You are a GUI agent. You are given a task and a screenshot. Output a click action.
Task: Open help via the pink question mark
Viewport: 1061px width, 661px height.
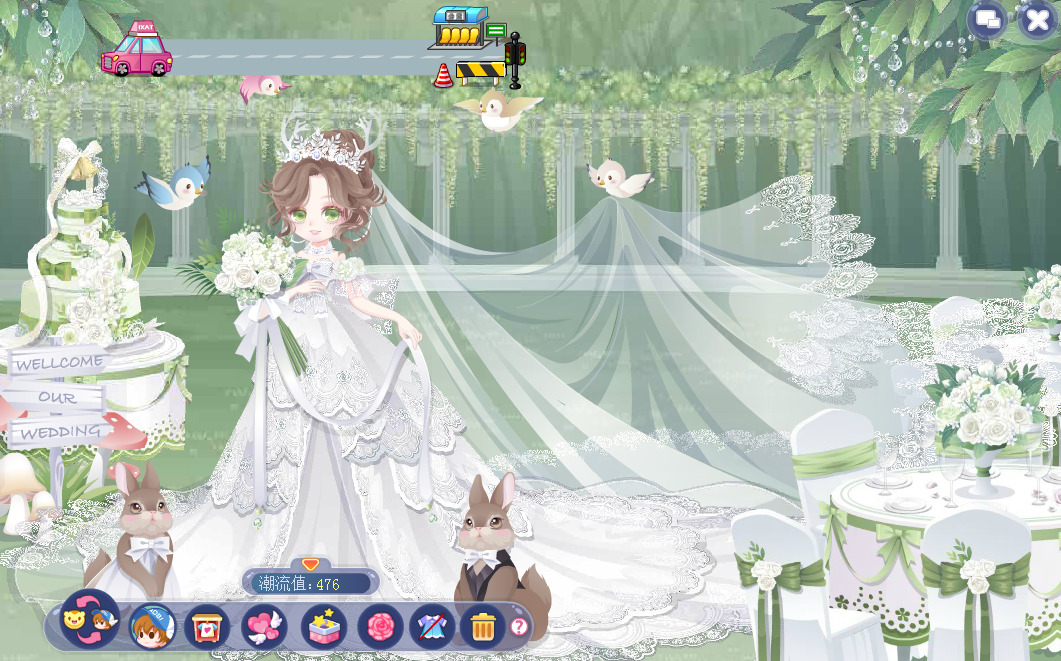tap(519, 627)
